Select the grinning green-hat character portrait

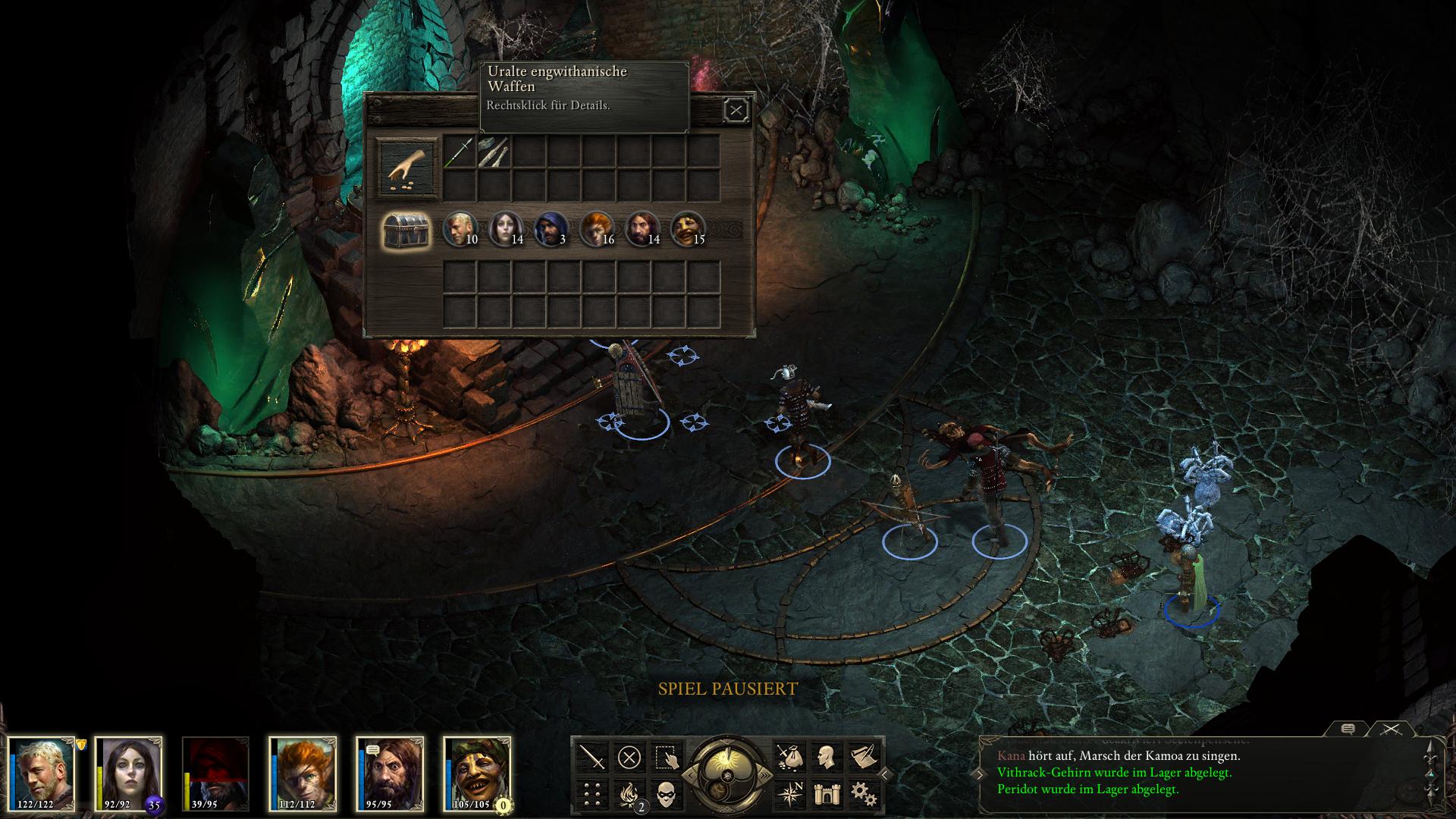(479, 773)
